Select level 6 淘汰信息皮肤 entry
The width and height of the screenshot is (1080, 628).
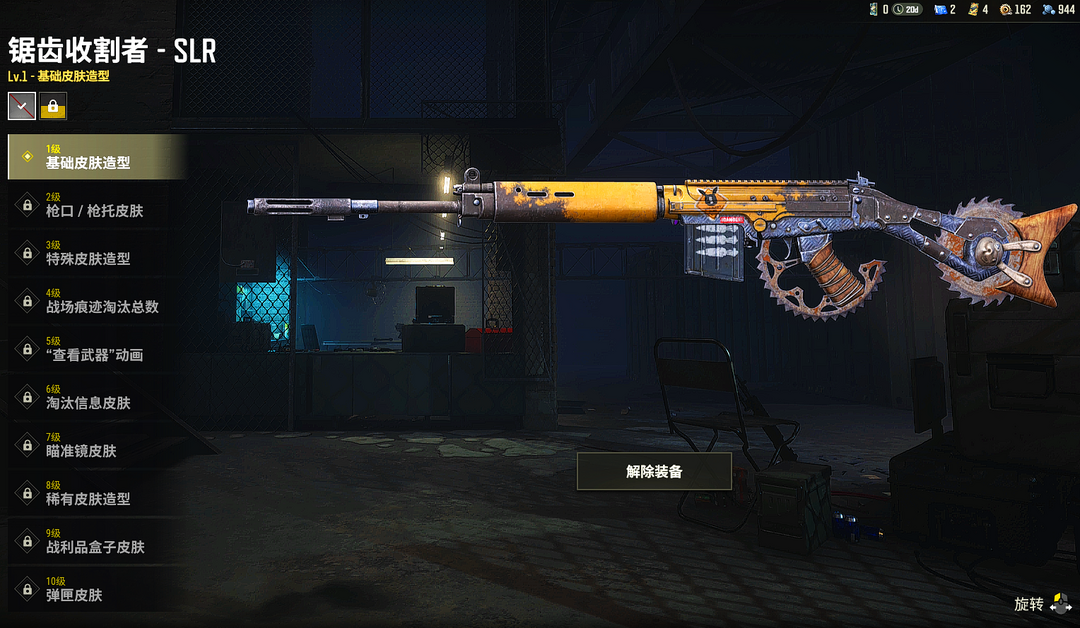(95, 397)
